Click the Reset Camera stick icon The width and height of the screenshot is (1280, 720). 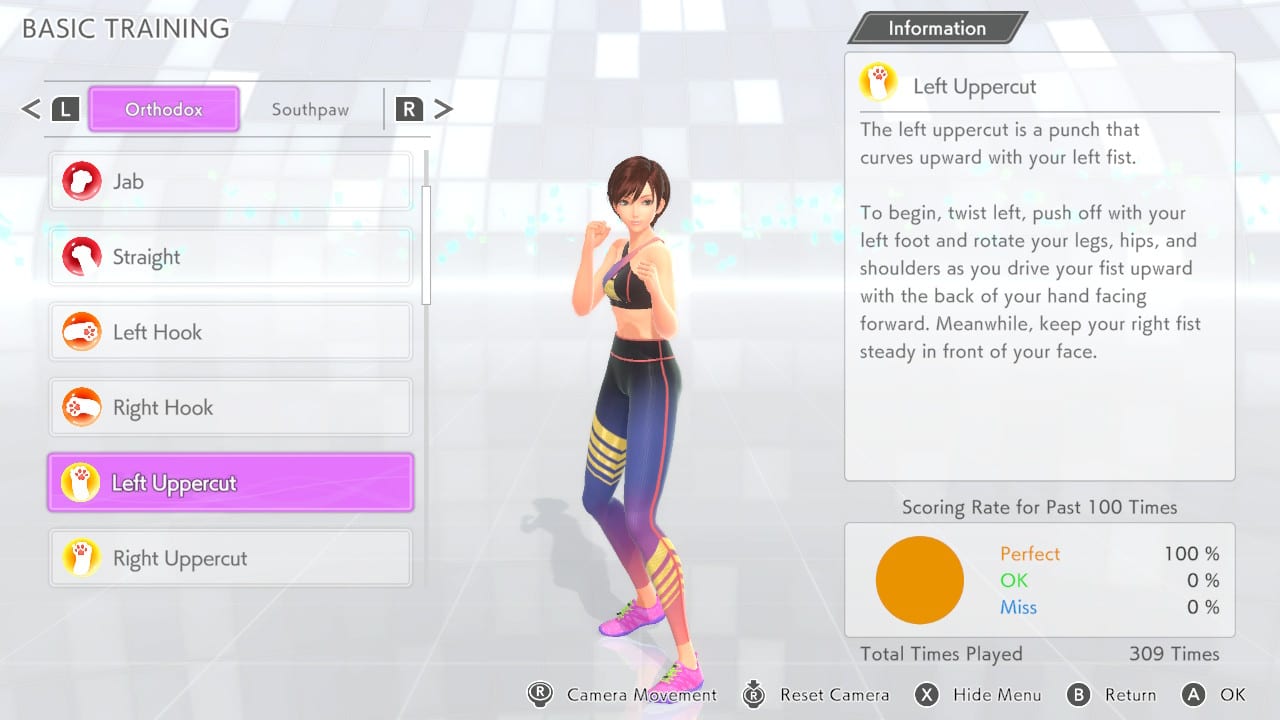coord(753,694)
